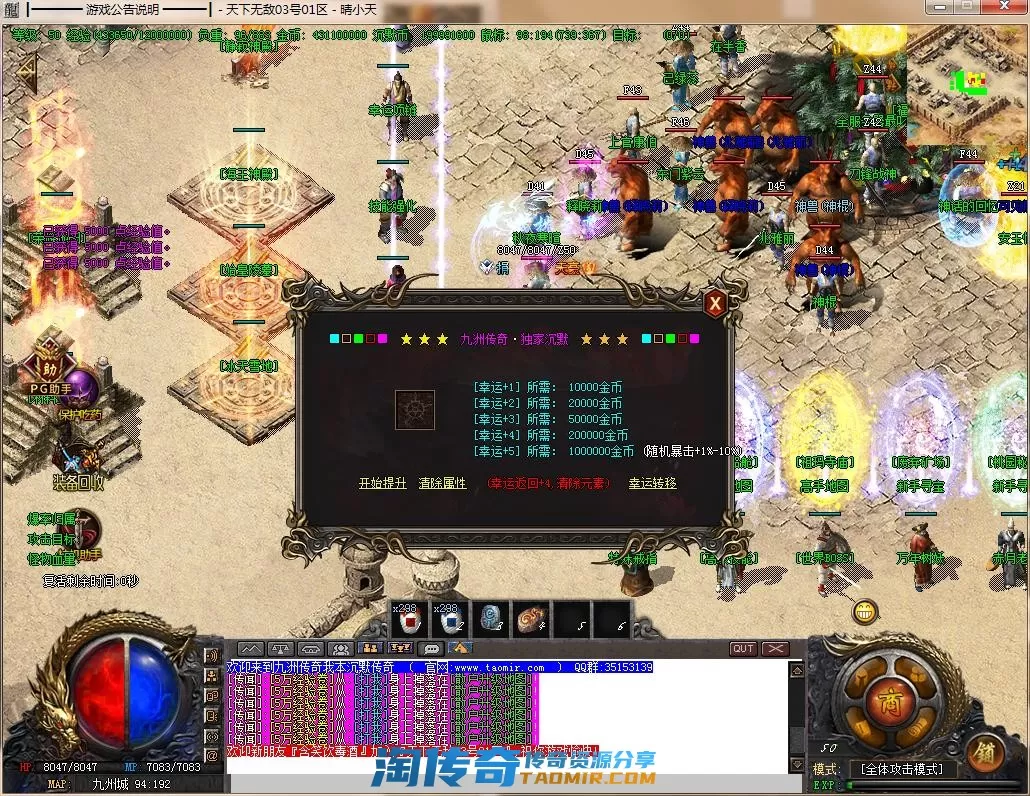Choose 清除属性 to clear attributes
The height and width of the screenshot is (796, 1030).
(x=442, y=483)
